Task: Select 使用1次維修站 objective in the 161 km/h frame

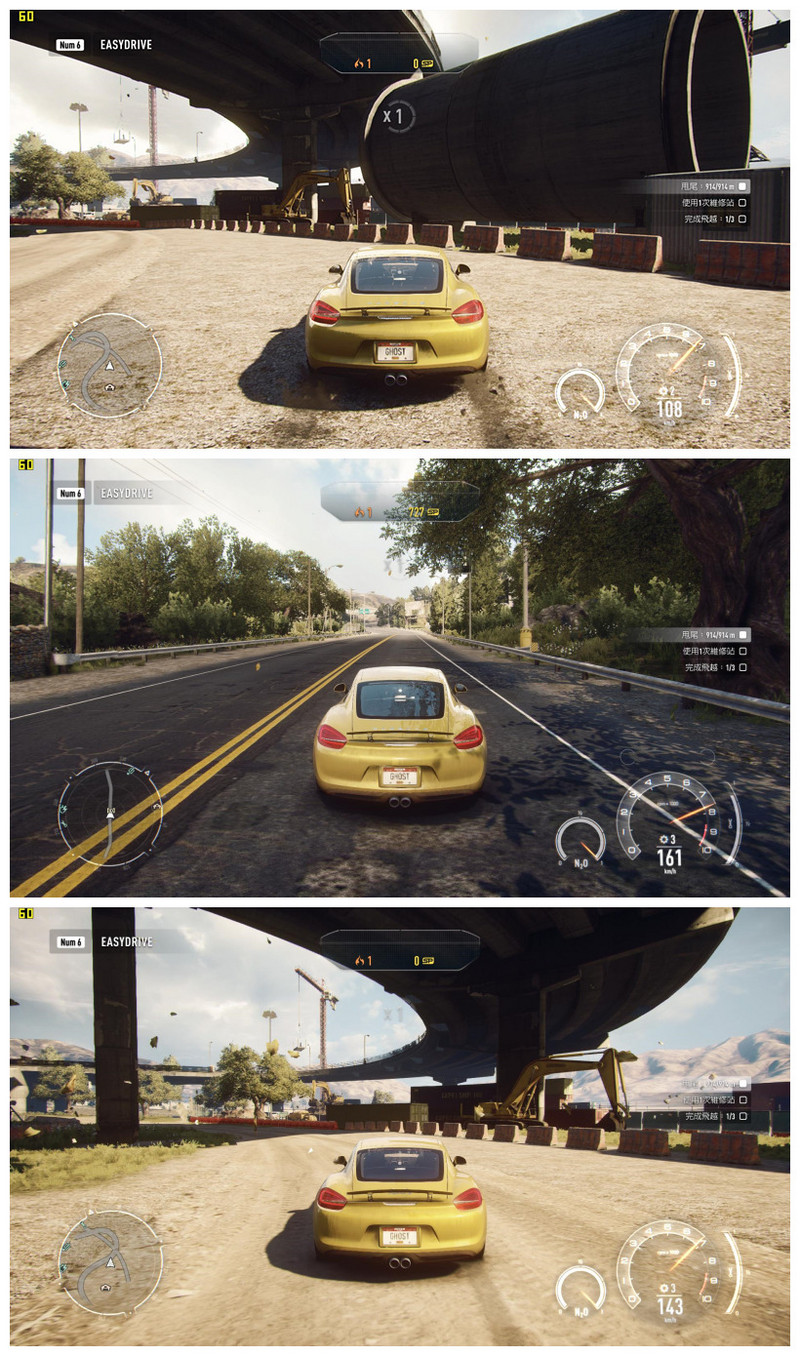Action: [712, 651]
